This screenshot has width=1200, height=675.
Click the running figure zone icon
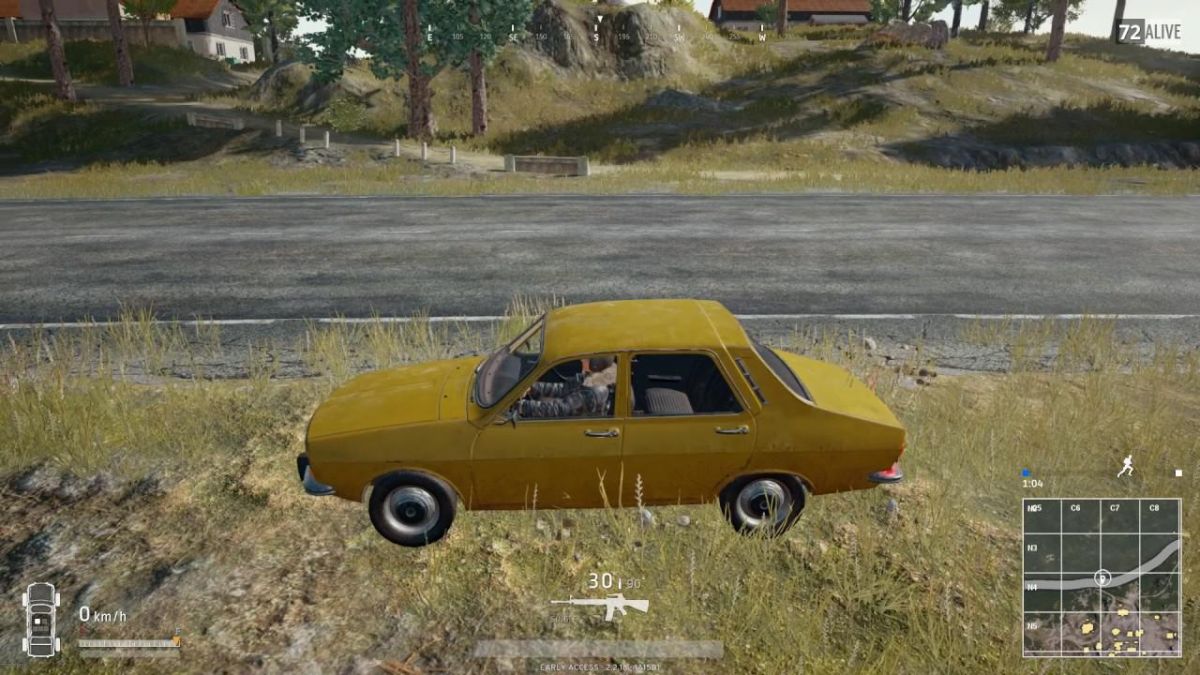coord(1125,467)
